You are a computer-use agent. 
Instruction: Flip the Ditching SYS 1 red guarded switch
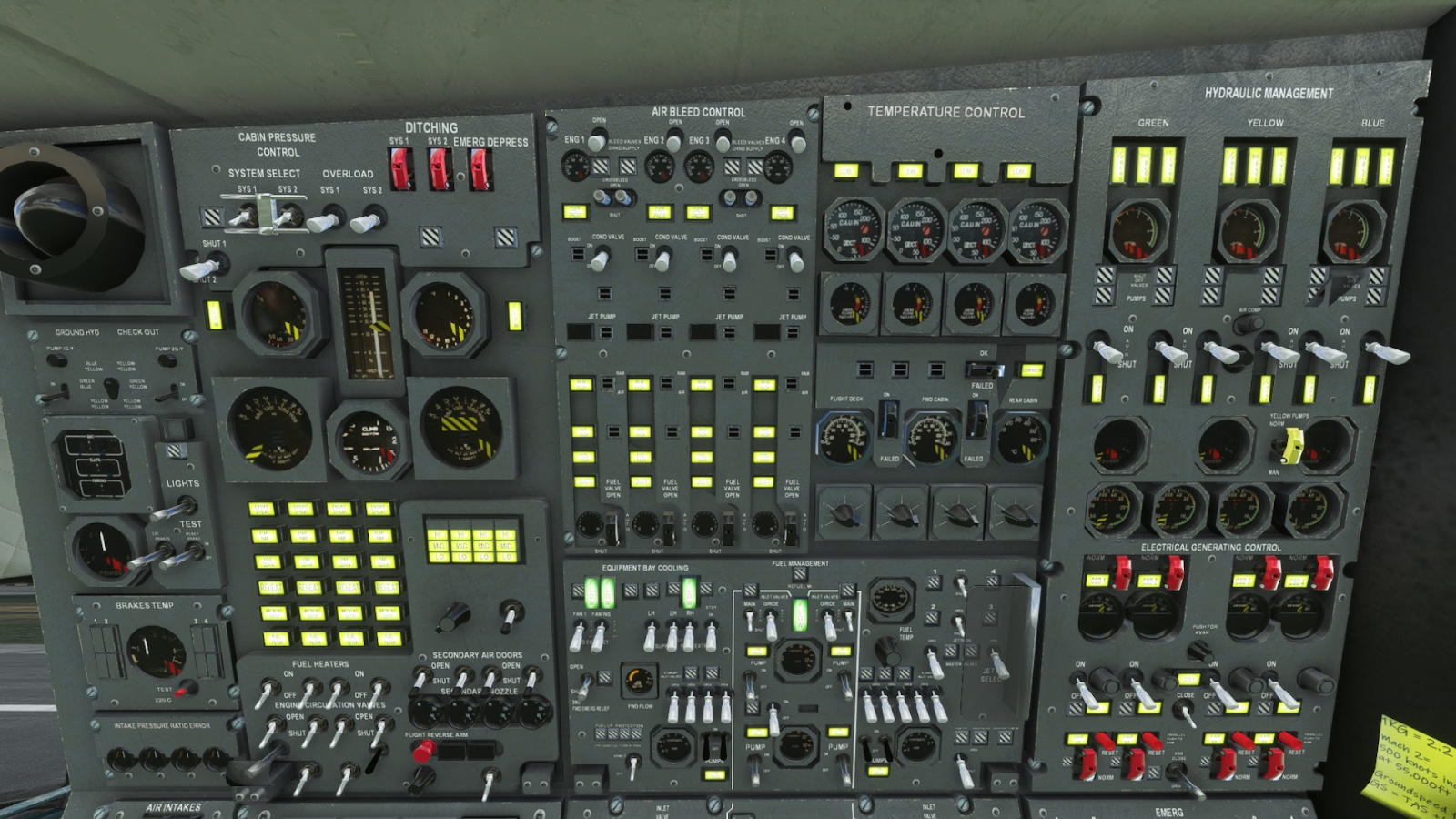(x=400, y=167)
